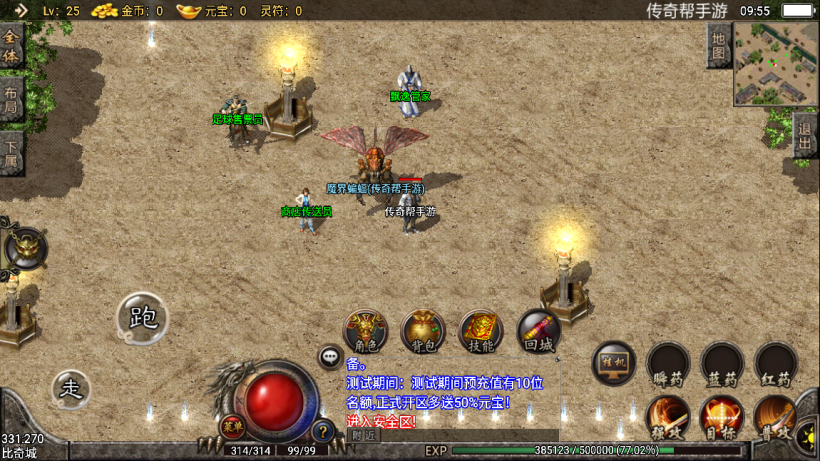Use the 回城 return-to-town scroll
This screenshot has height=461, width=820.
(x=538, y=331)
